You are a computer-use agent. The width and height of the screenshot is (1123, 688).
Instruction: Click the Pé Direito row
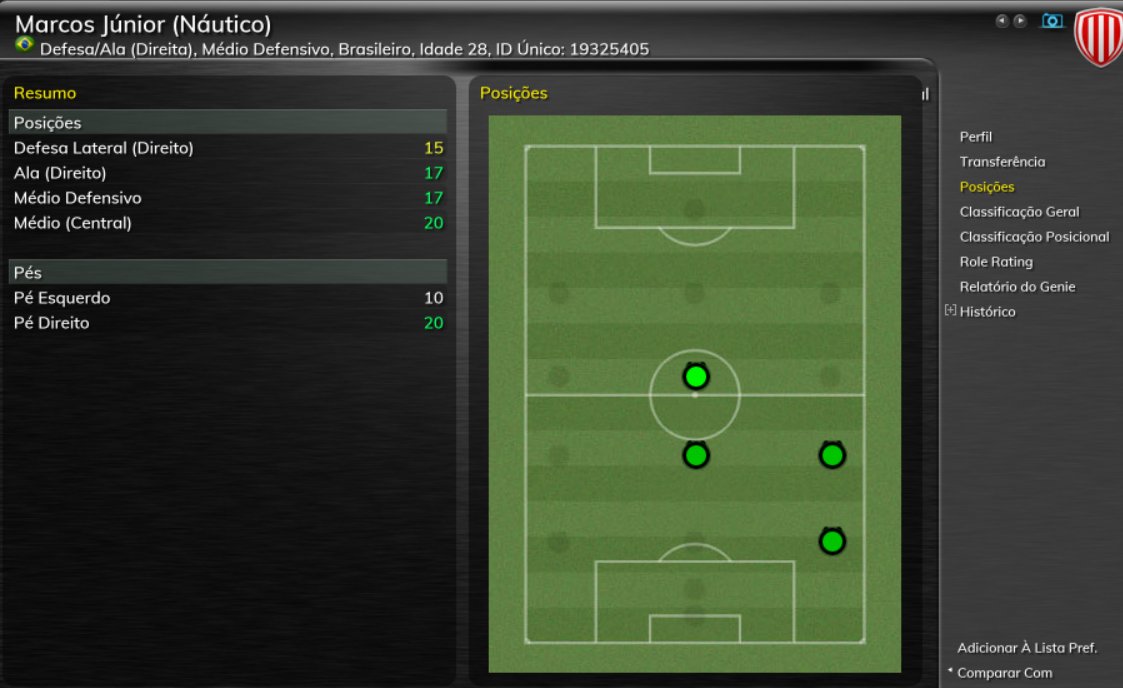click(228, 323)
